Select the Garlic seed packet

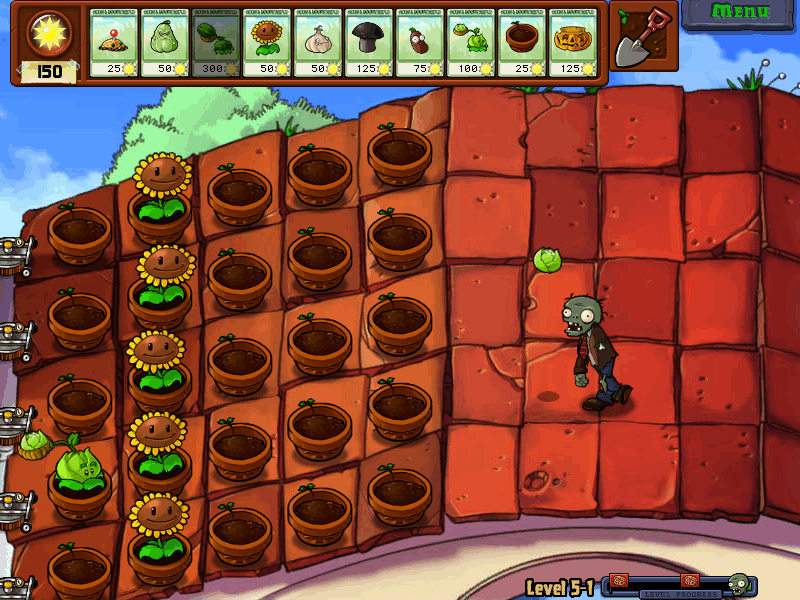[318, 44]
